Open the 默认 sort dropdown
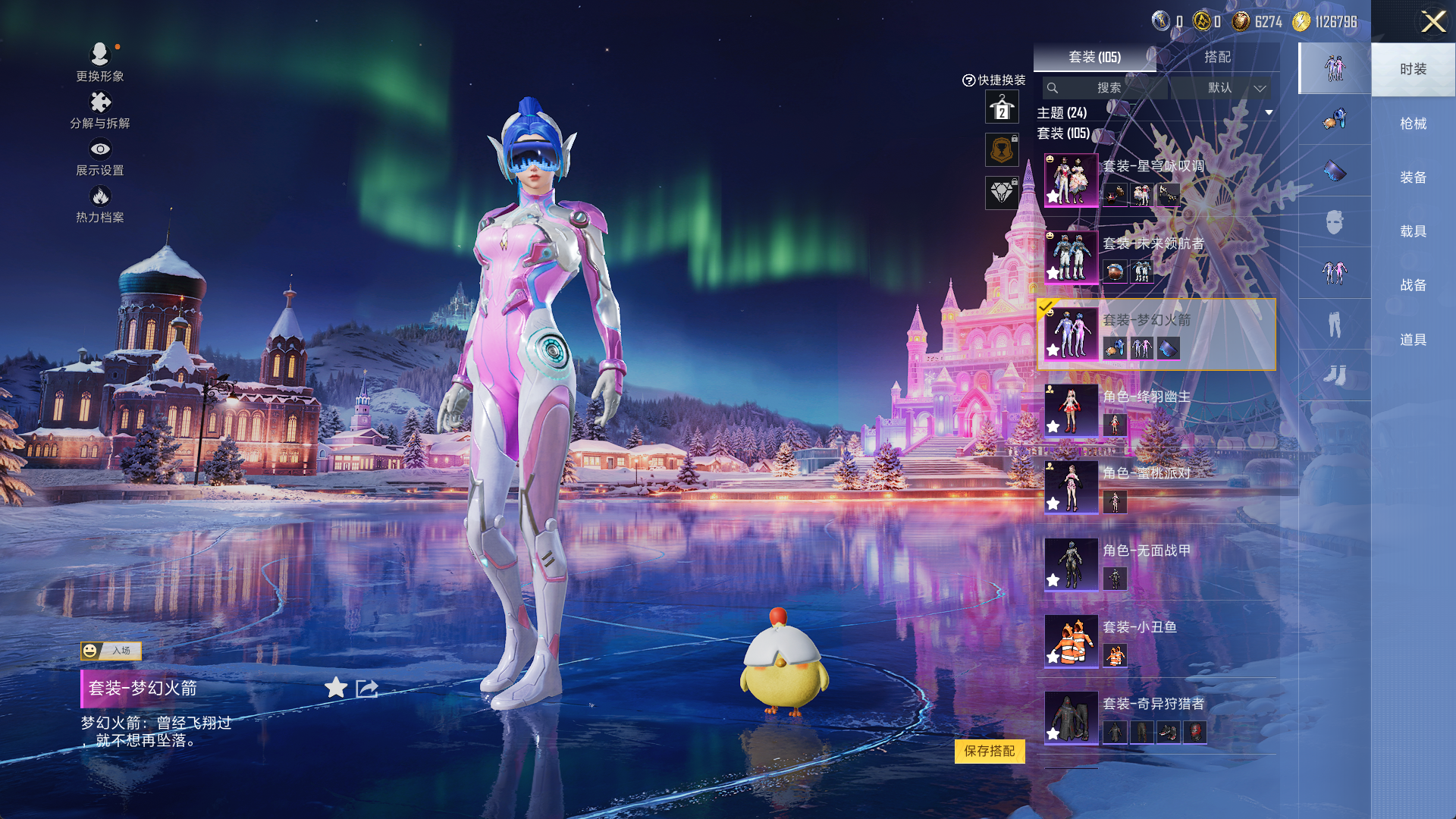1456x819 pixels. [1235, 88]
